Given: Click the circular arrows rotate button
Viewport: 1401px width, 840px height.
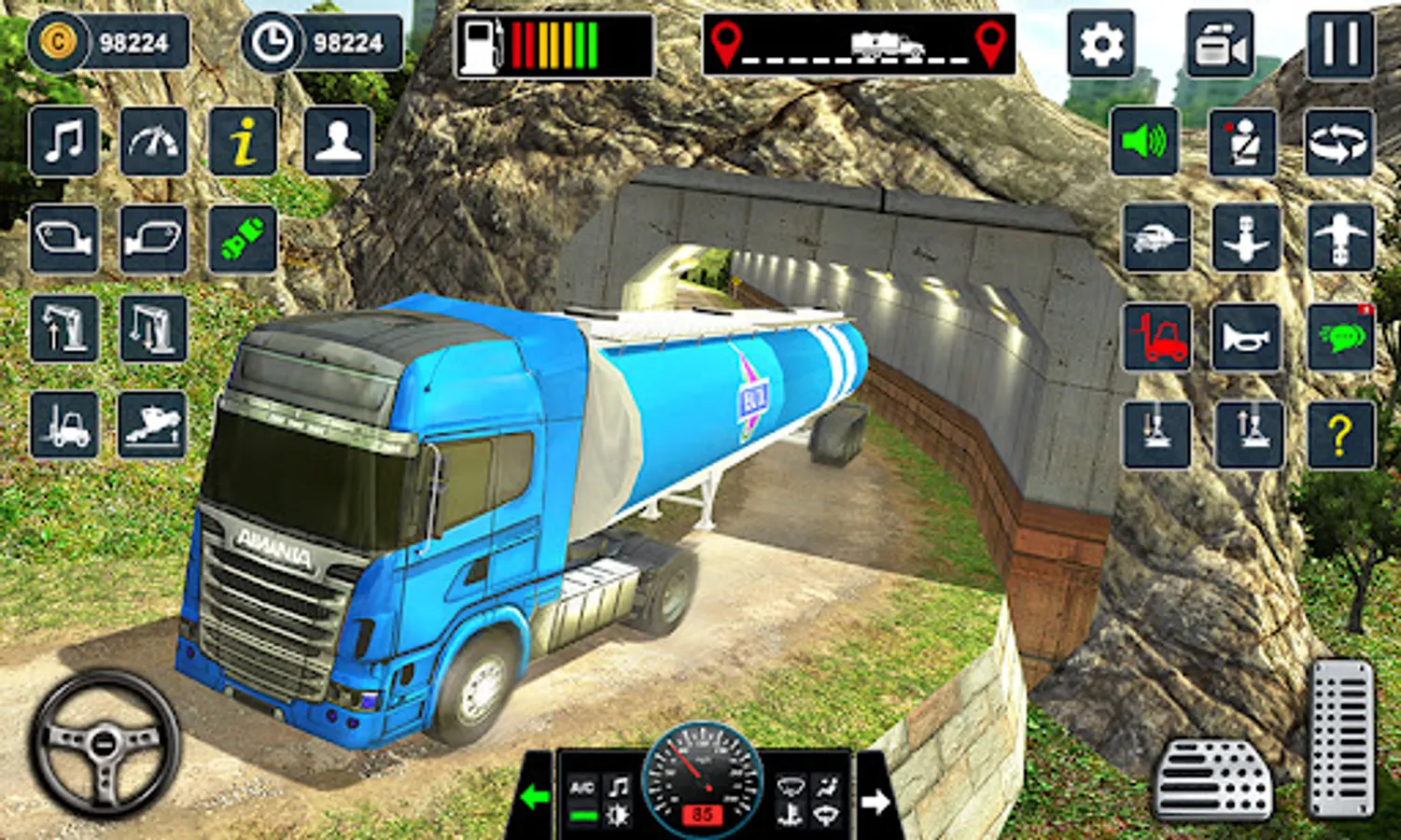Looking at the screenshot, I should (1339, 142).
